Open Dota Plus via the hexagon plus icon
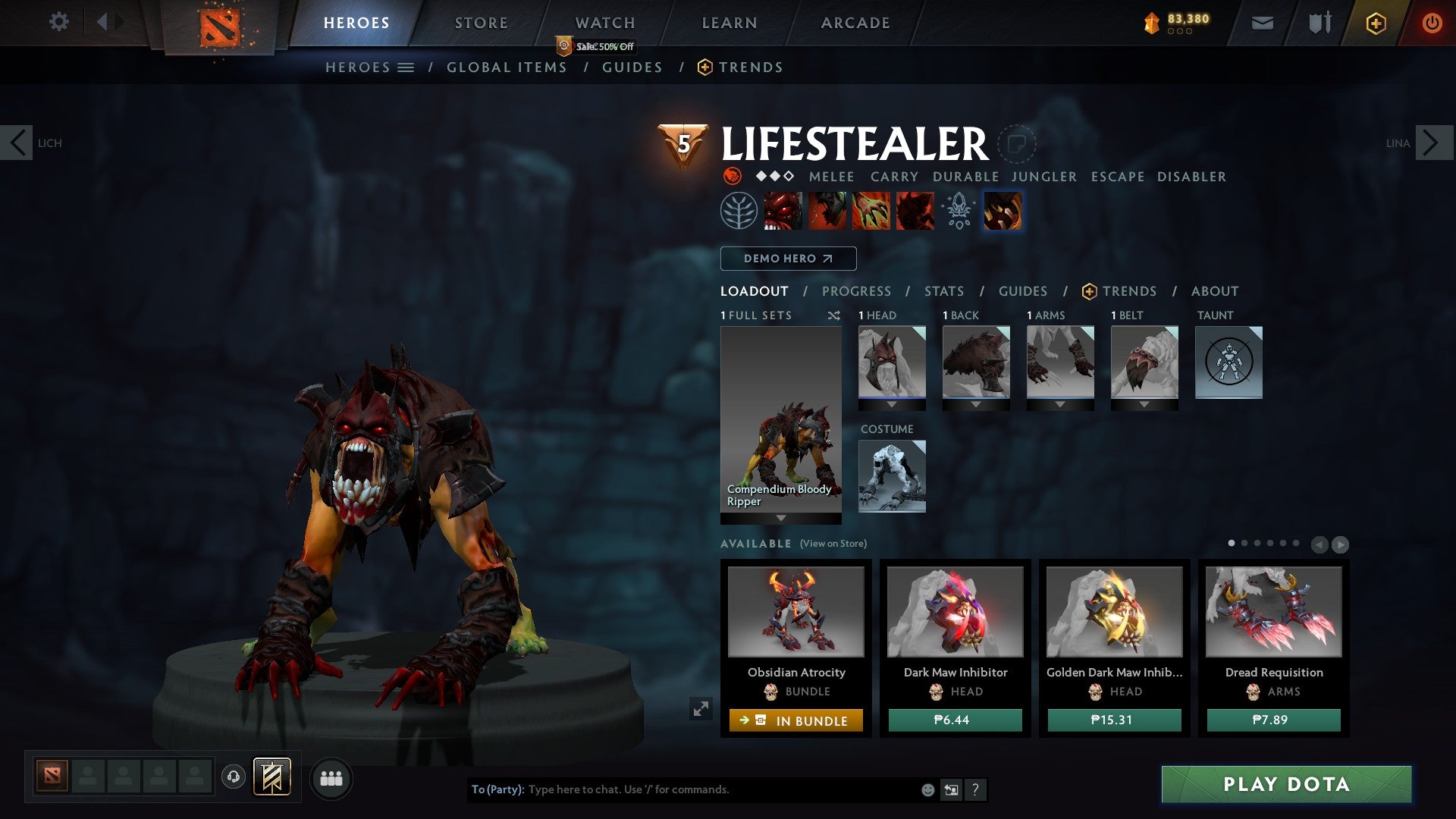Screen dimensions: 1456x819 (x=1376, y=23)
